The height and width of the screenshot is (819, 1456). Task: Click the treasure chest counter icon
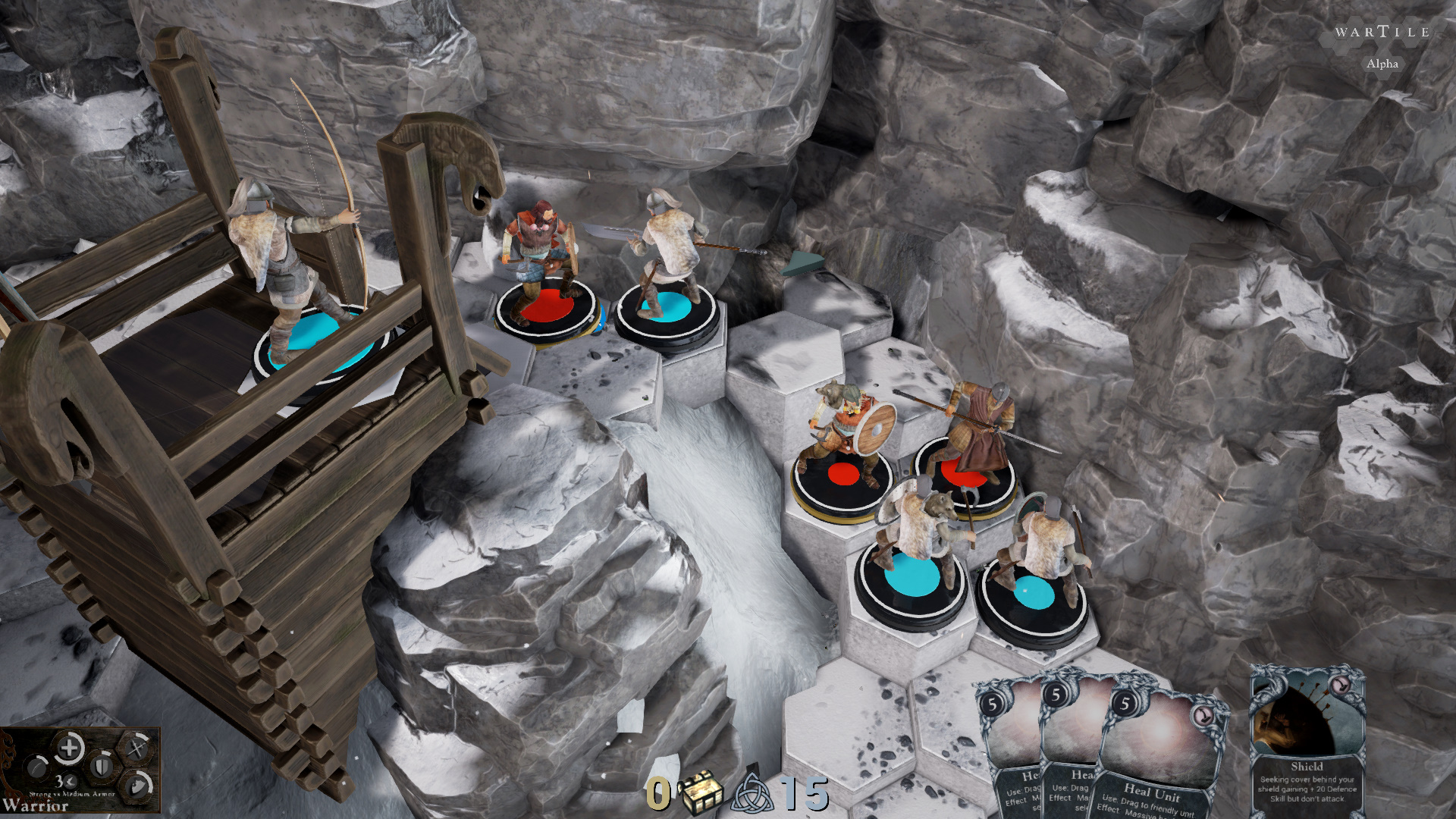pyautogui.click(x=701, y=792)
